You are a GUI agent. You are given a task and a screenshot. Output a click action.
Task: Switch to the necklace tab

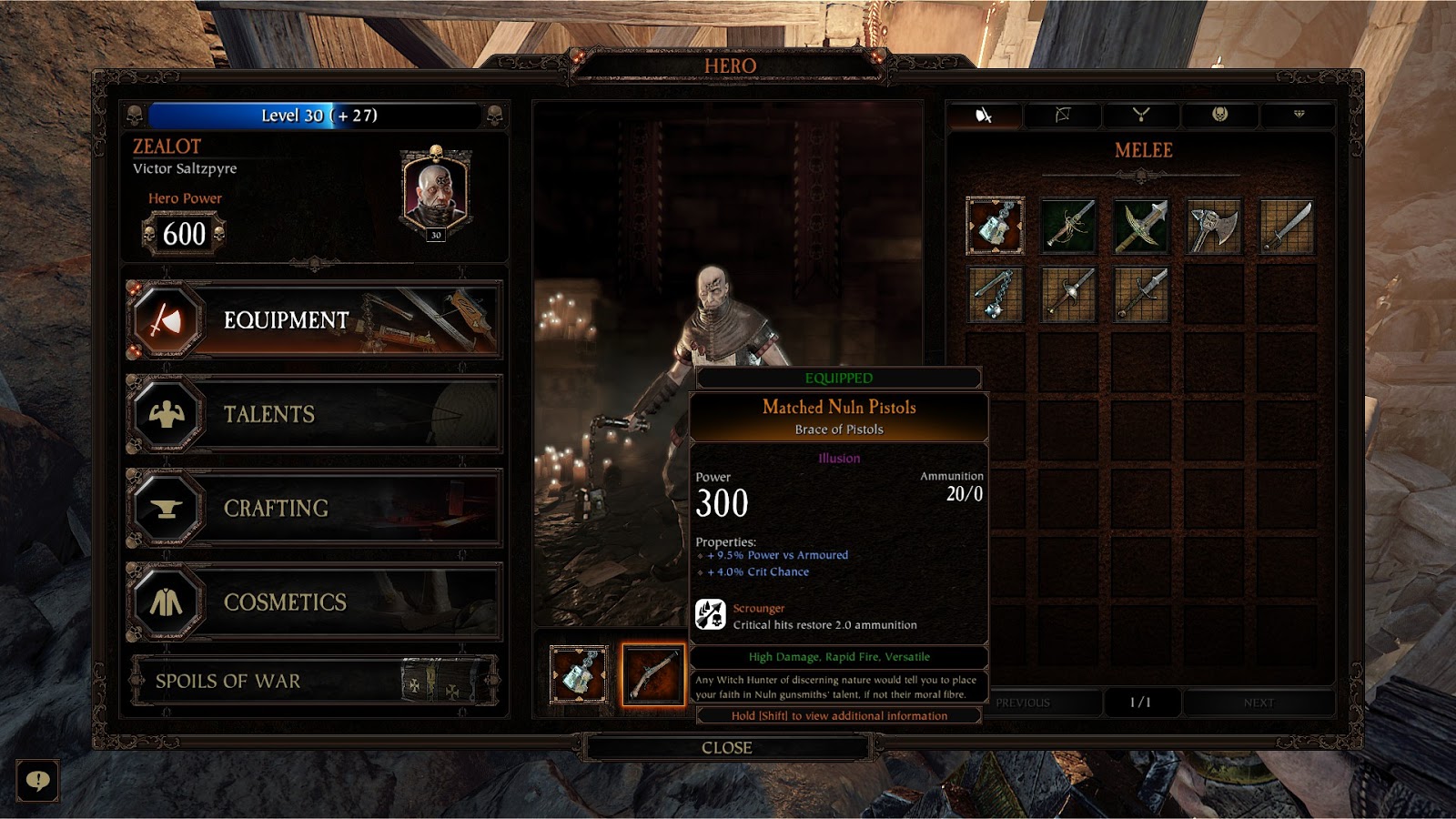1141,116
